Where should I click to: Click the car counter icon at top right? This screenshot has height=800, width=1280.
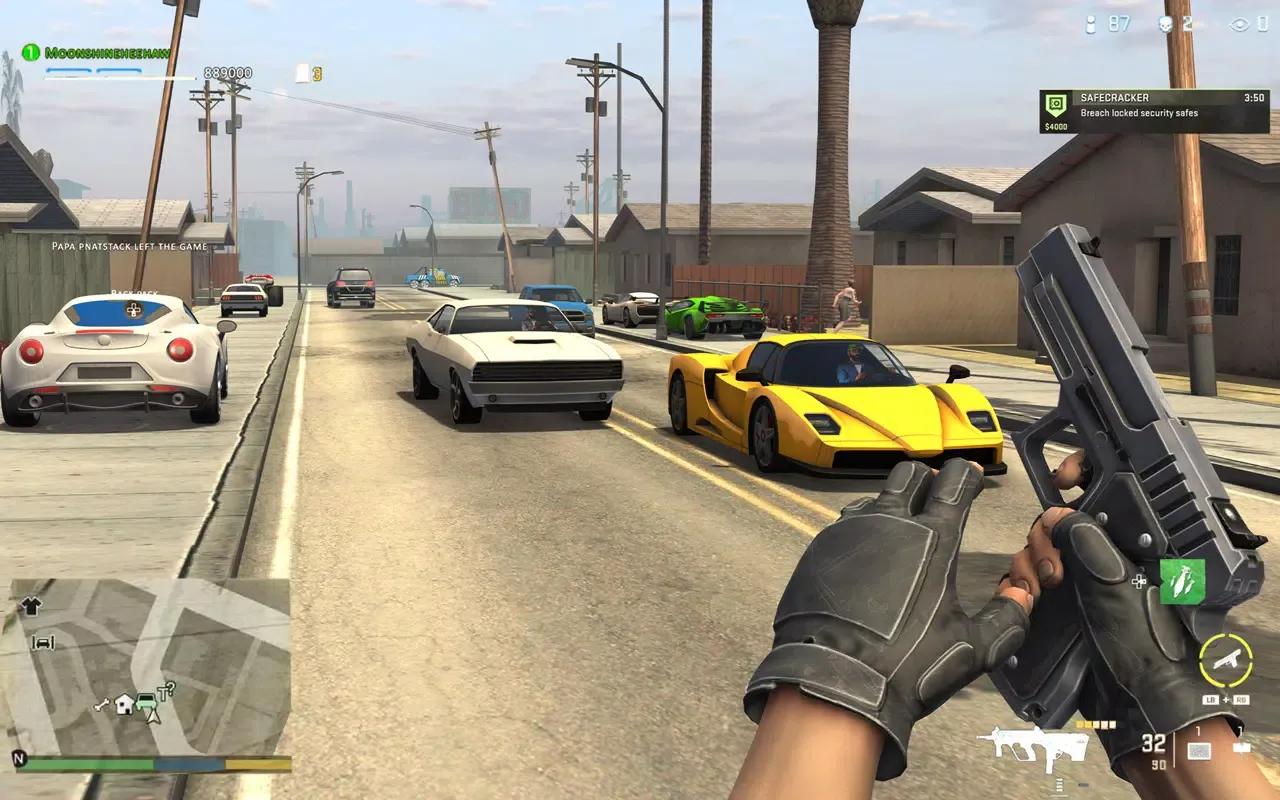coord(1090,24)
